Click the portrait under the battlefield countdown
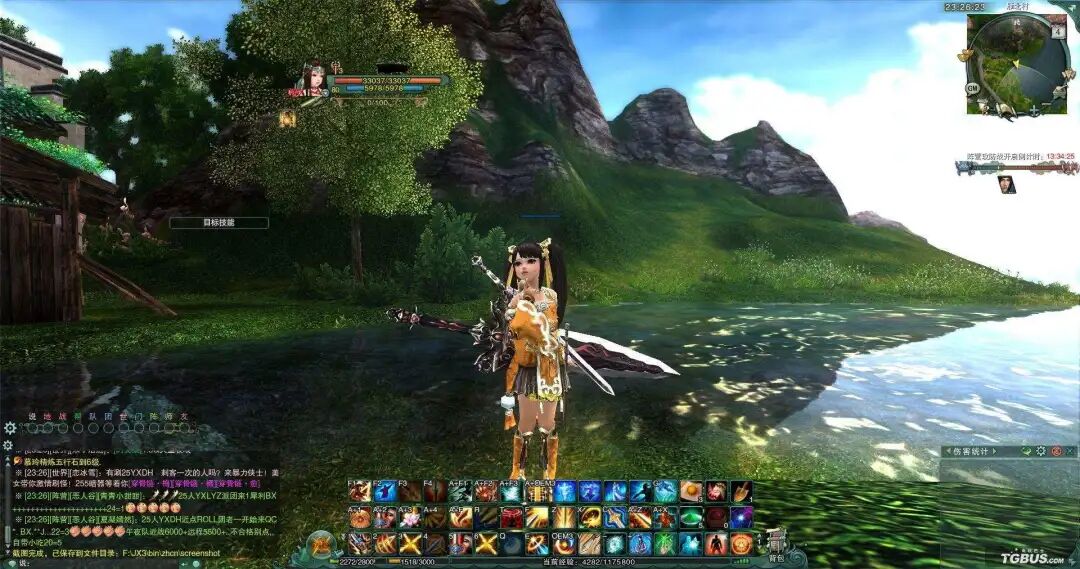This screenshot has height=569, width=1080. 1006,184
